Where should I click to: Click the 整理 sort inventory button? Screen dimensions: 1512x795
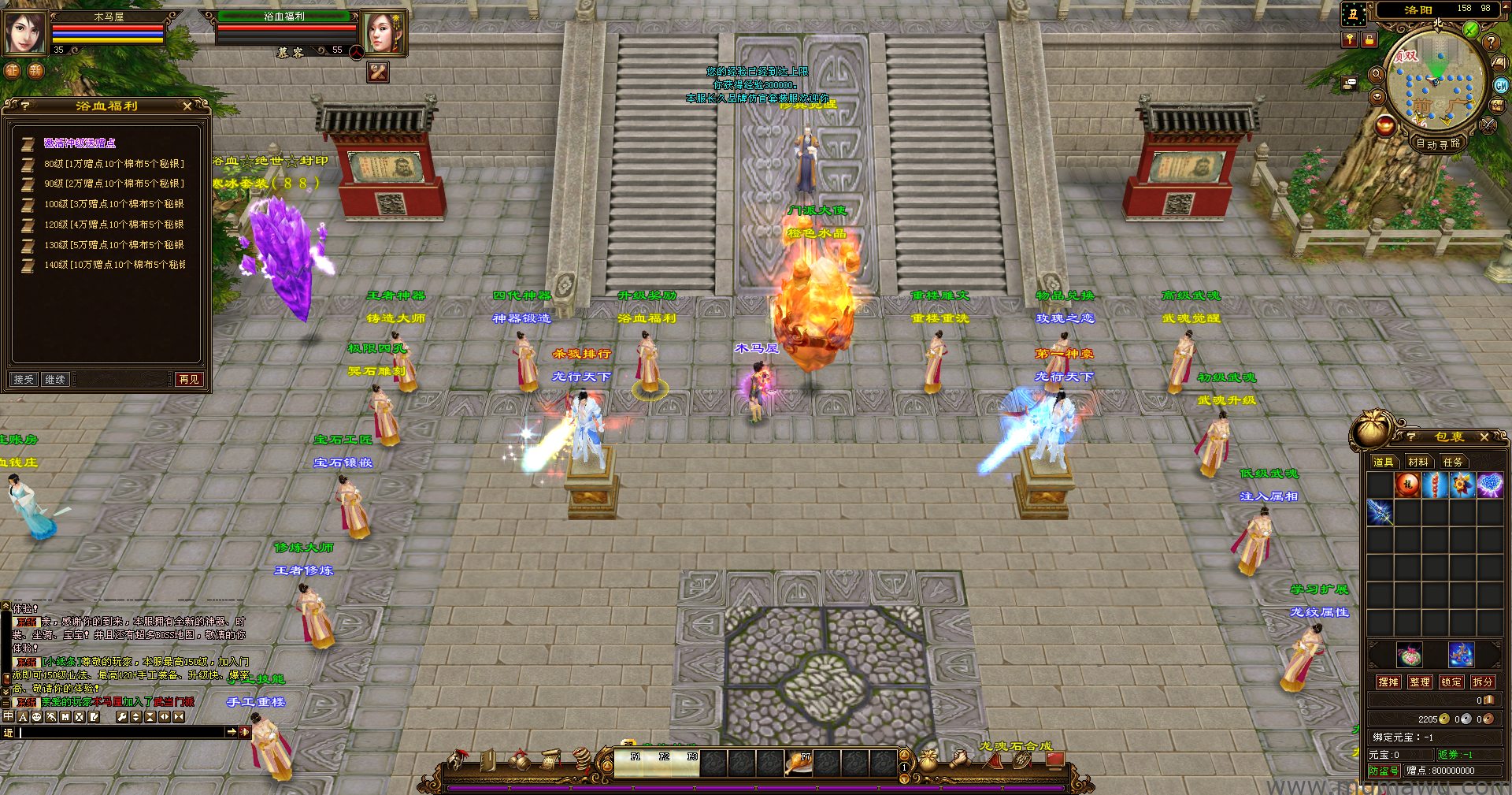1420,682
